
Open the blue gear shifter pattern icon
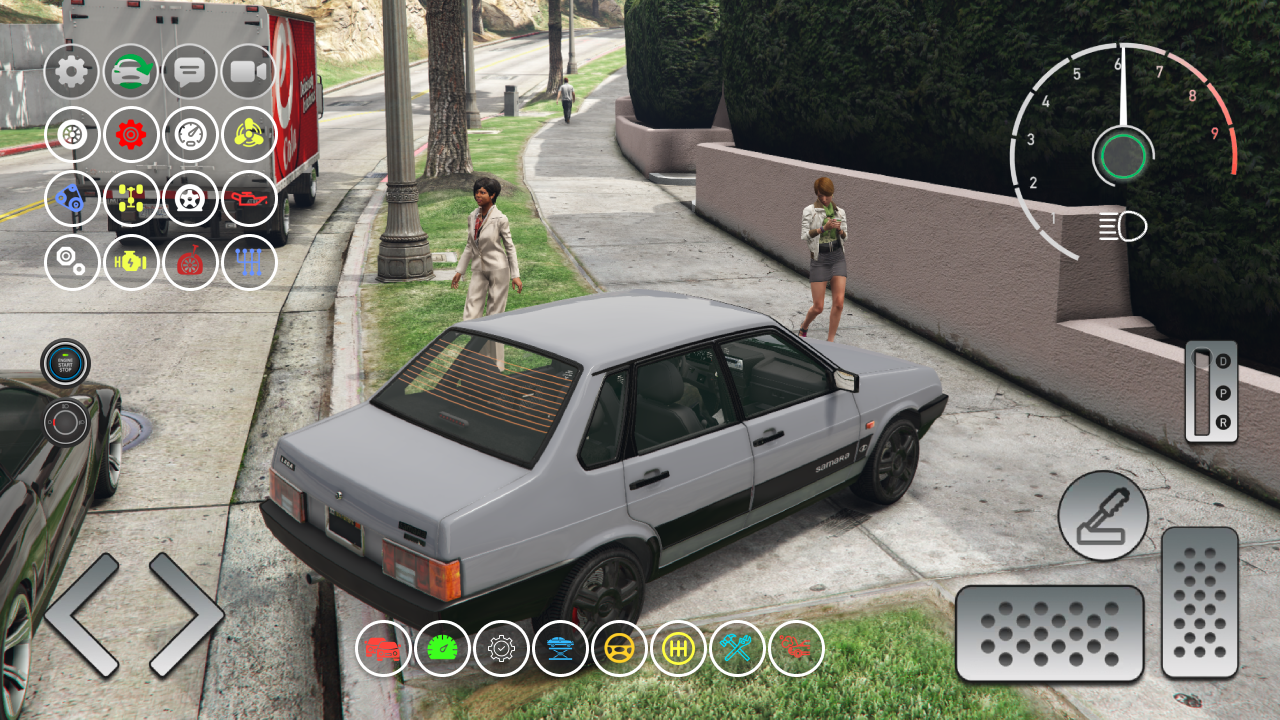pos(248,263)
